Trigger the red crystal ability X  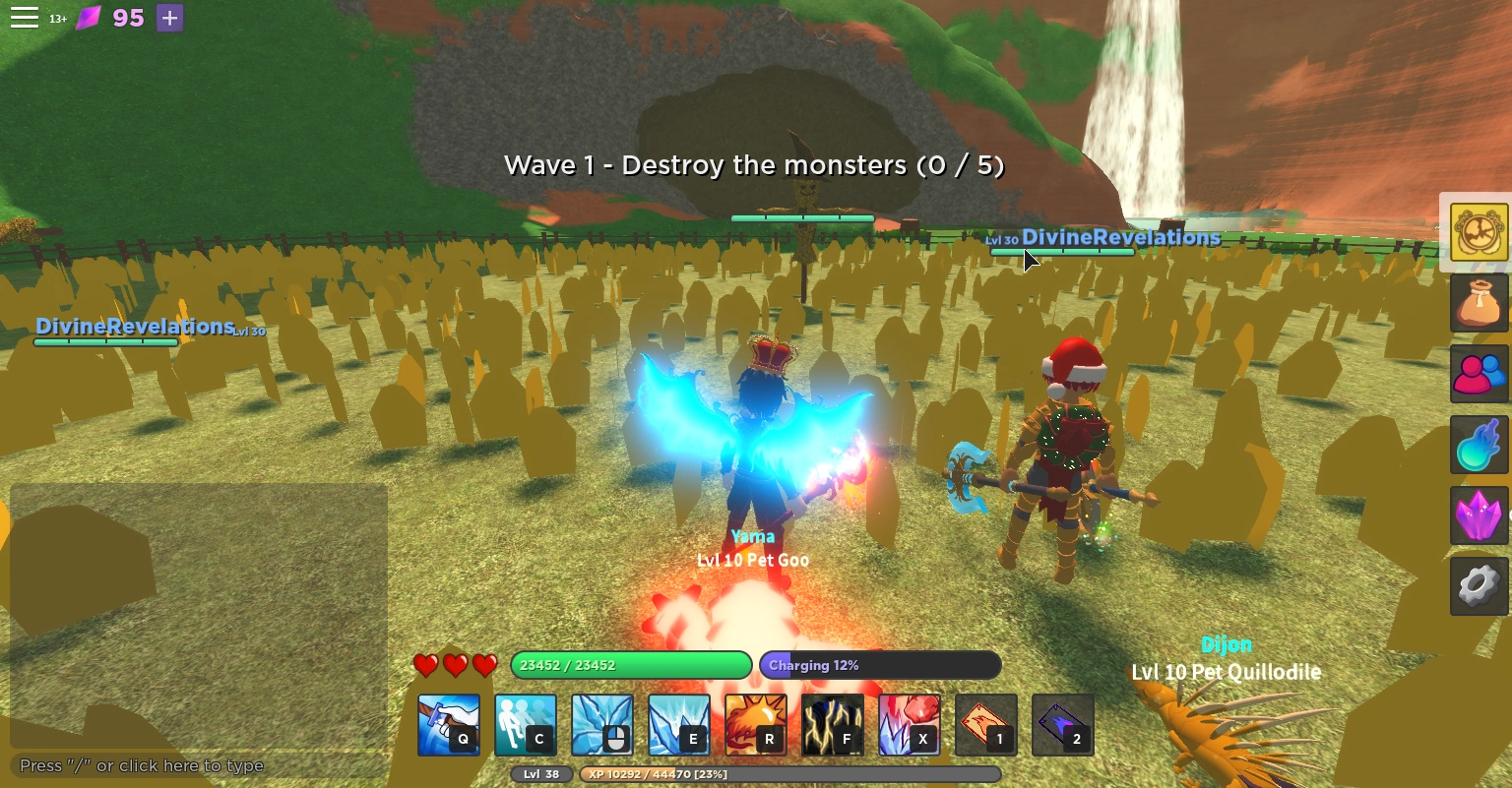pyautogui.click(x=909, y=724)
